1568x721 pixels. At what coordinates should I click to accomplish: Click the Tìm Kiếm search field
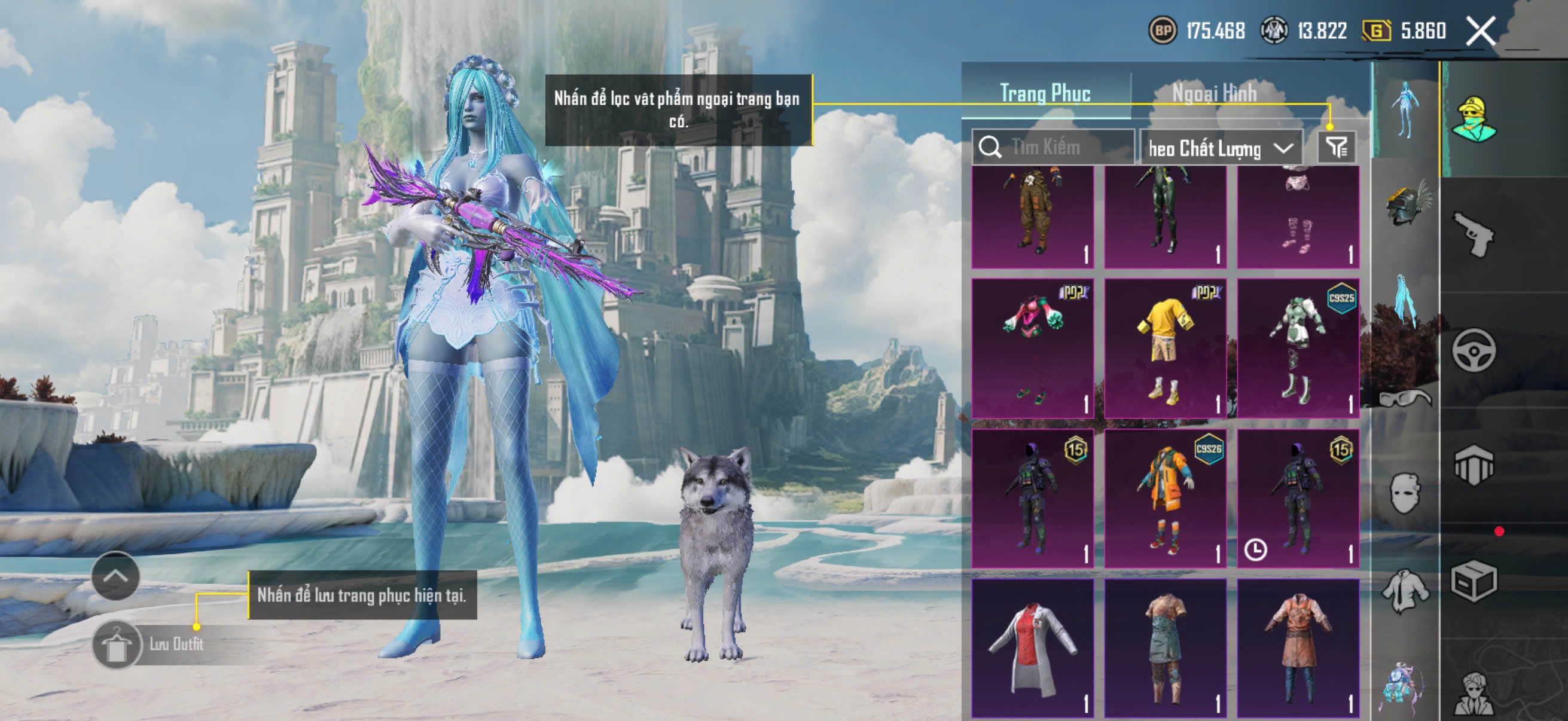(x=1053, y=147)
